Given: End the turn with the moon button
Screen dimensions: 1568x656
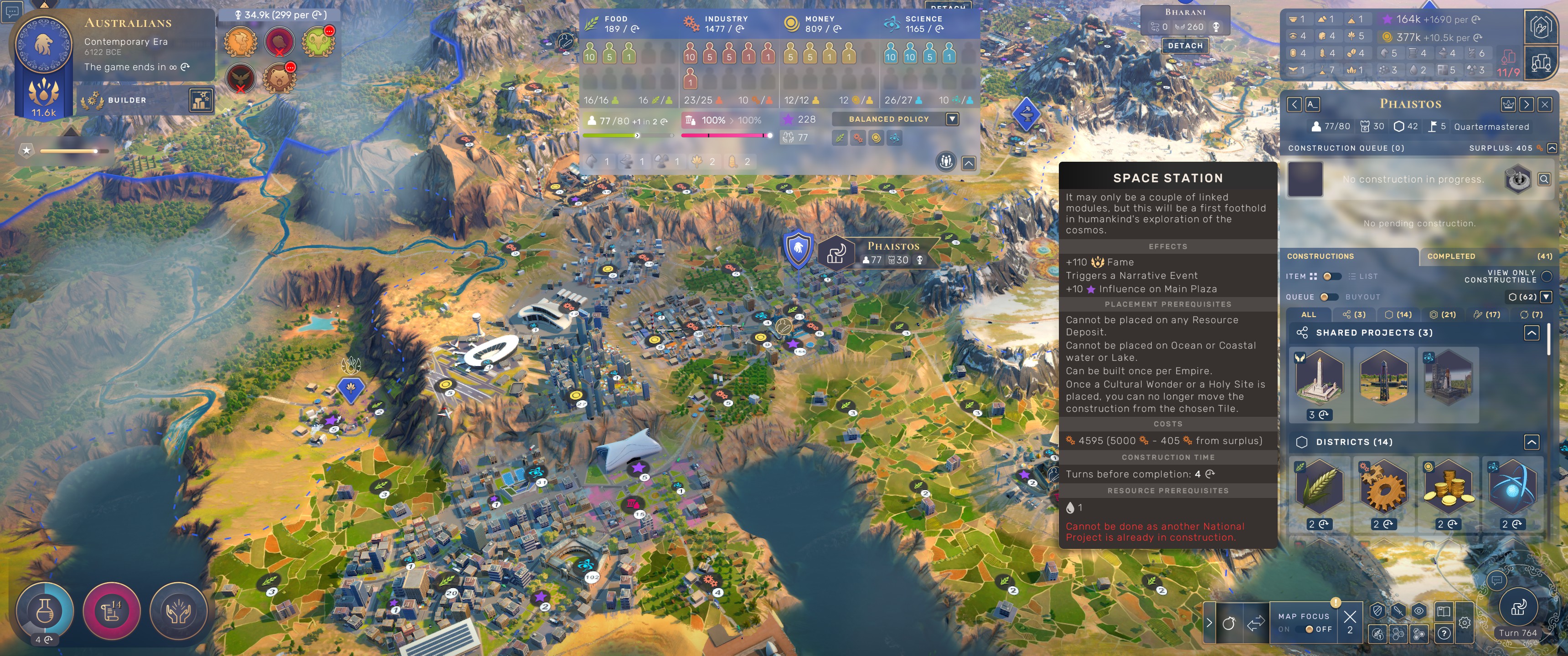Looking at the screenshot, I should pos(1518,608).
